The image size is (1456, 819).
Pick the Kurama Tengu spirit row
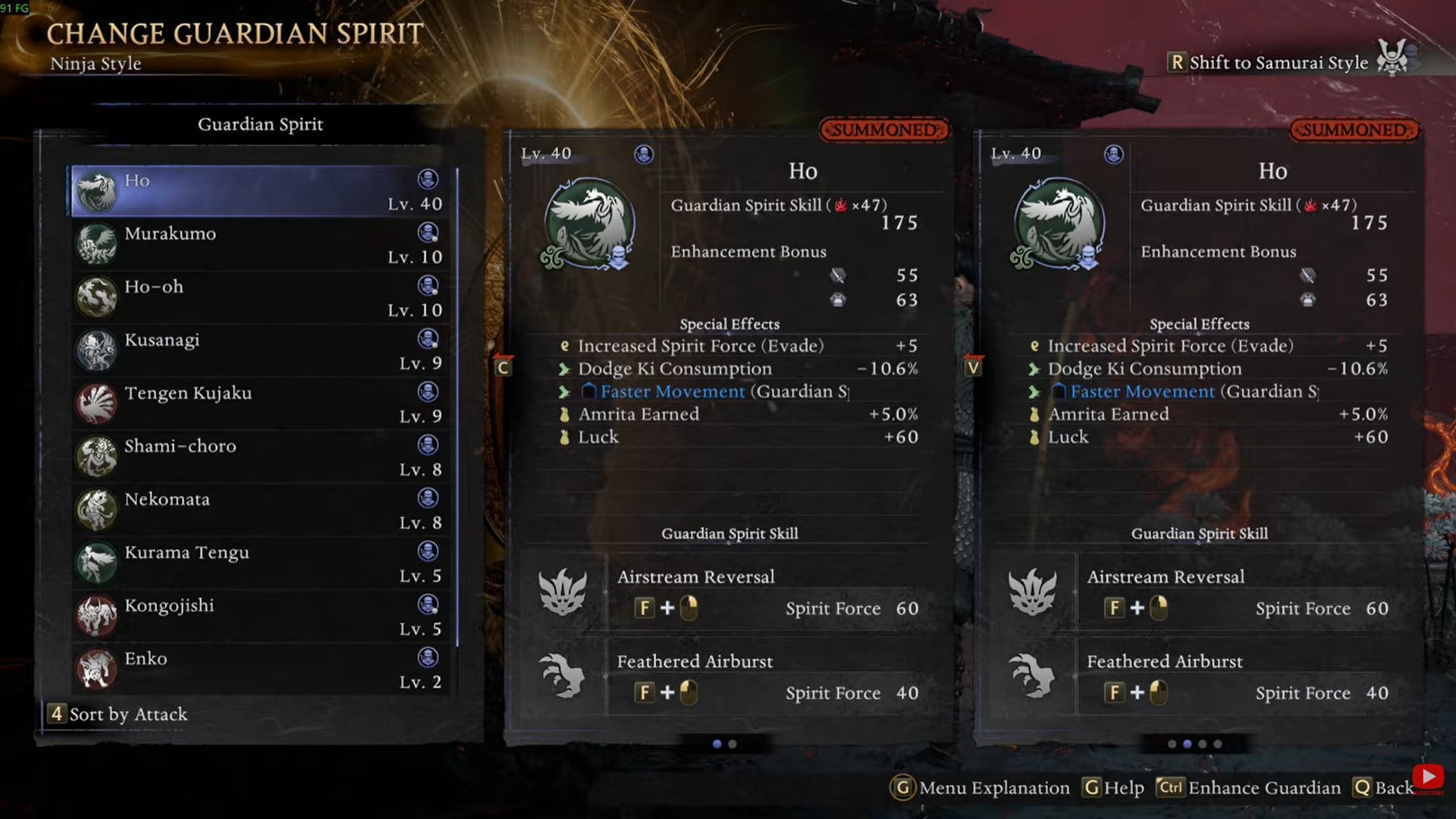coord(262,563)
